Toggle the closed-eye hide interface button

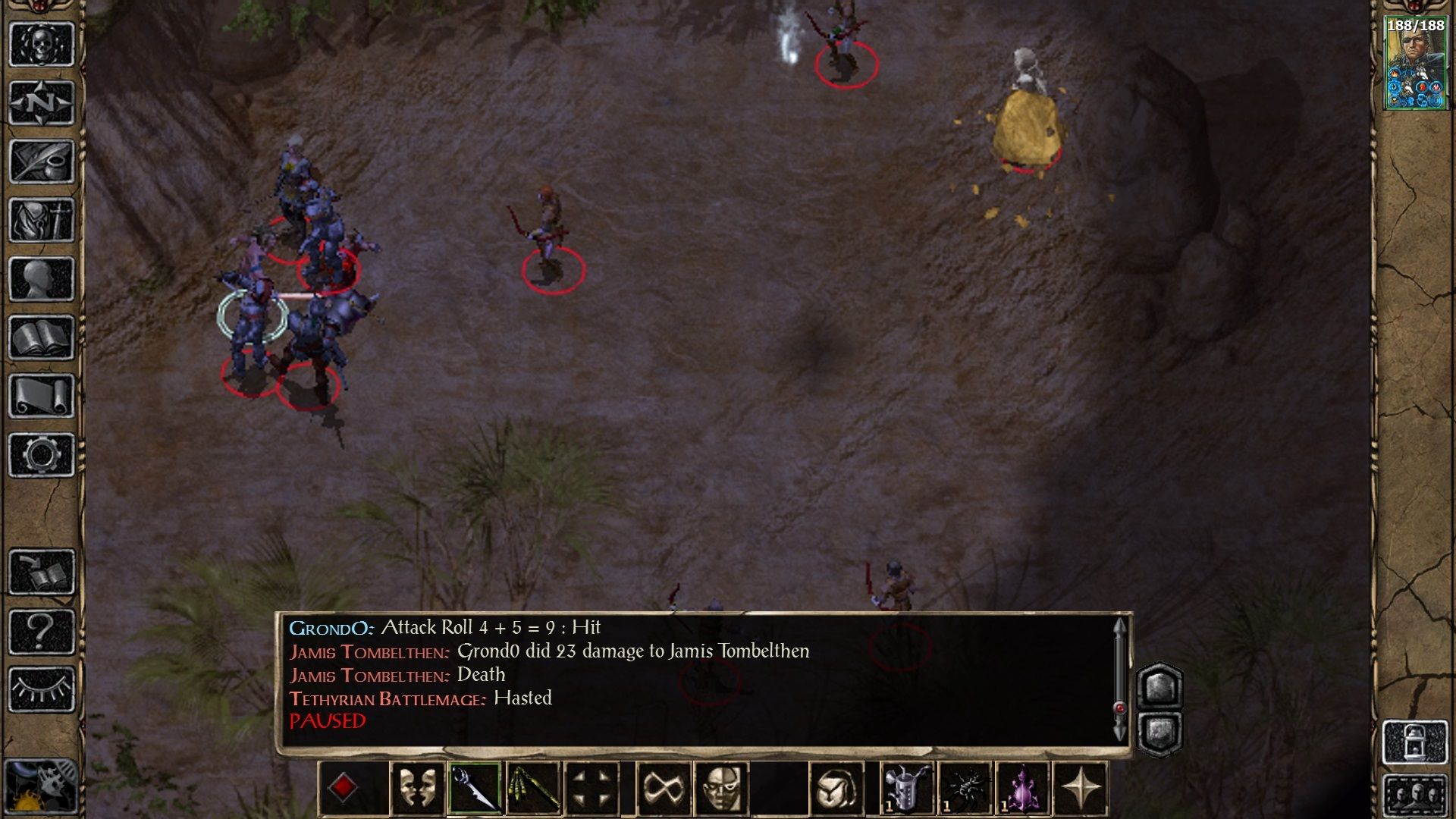click(x=42, y=689)
